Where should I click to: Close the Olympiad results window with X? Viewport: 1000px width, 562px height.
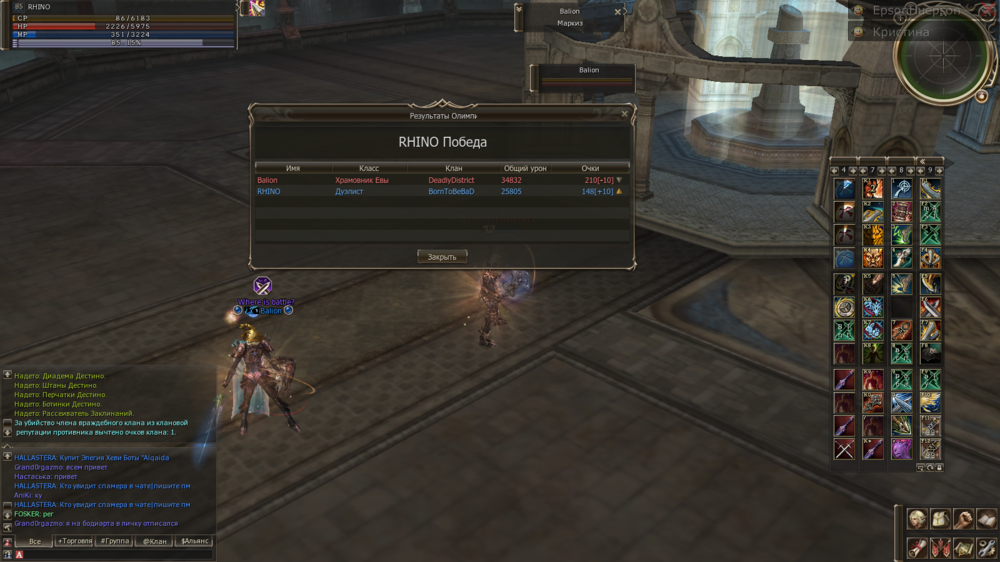625,114
